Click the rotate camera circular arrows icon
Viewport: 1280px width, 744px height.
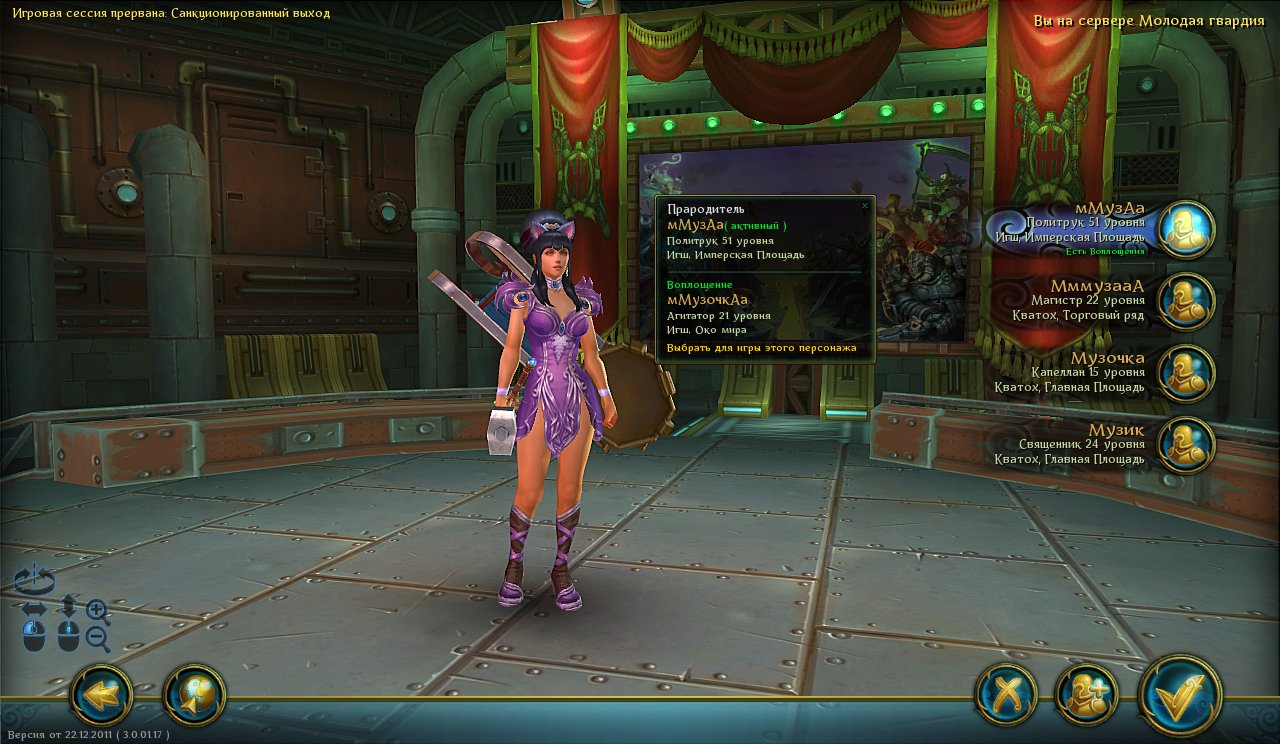click(34, 578)
